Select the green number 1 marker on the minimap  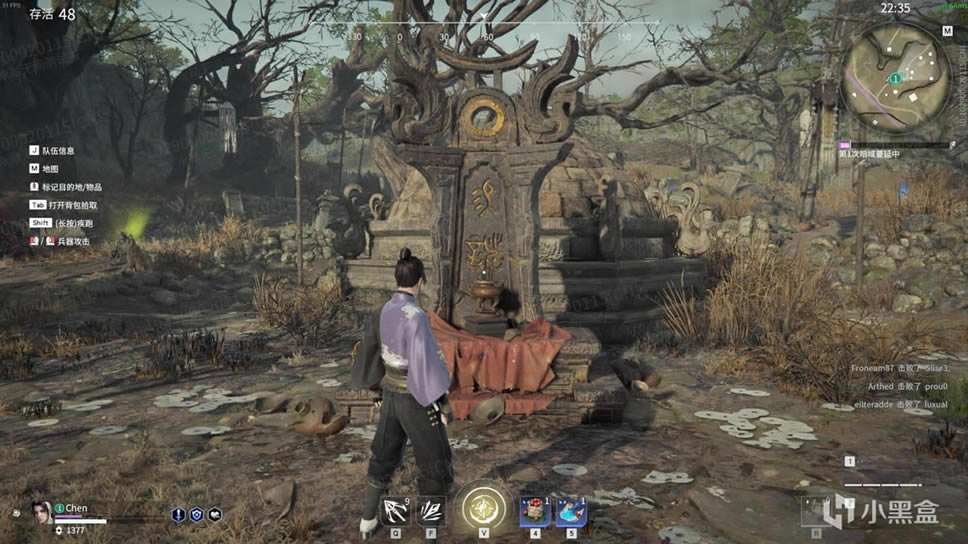(896, 78)
